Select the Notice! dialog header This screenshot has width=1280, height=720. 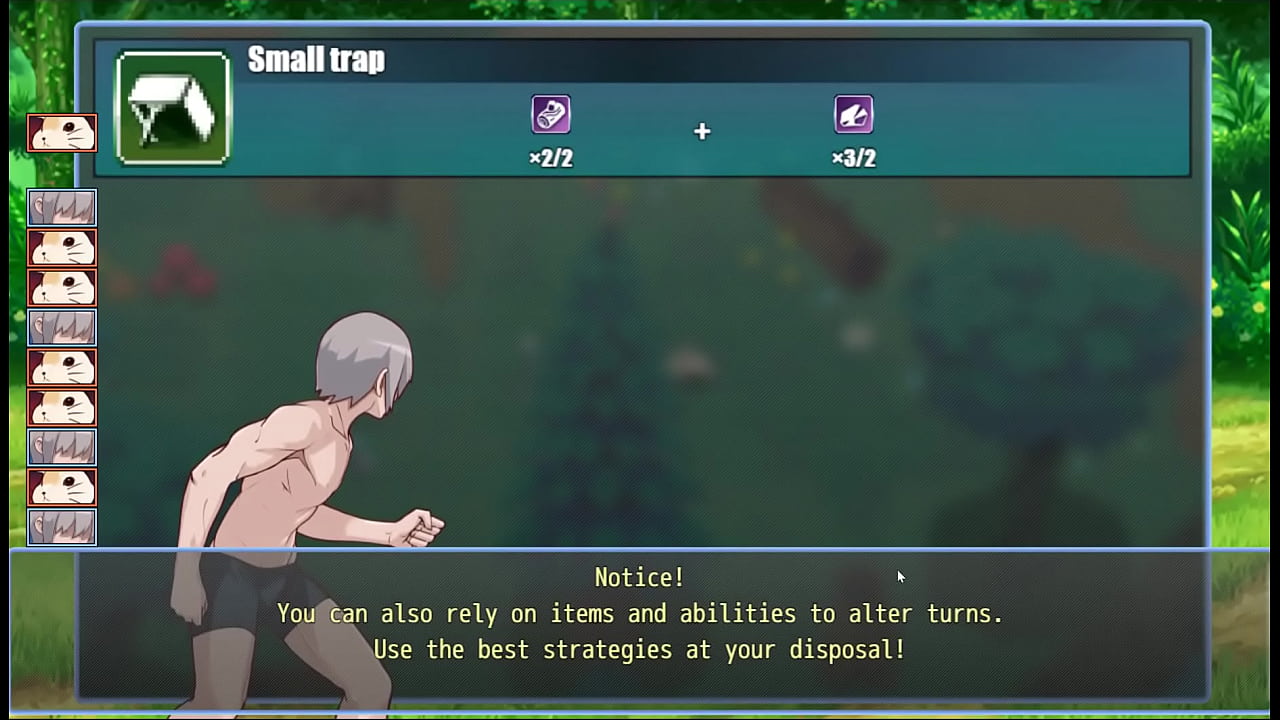coord(639,577)
